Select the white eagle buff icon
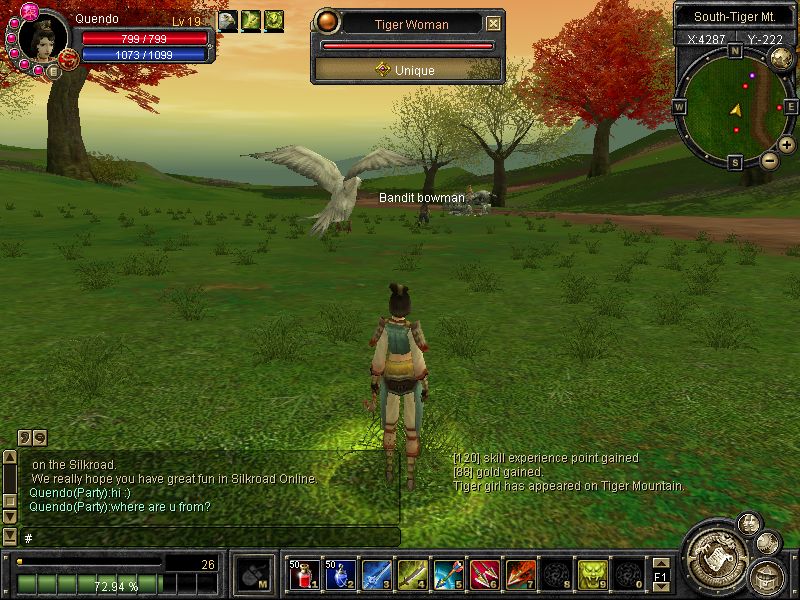Viewport: 800px width, 600px height. point(228,21)
